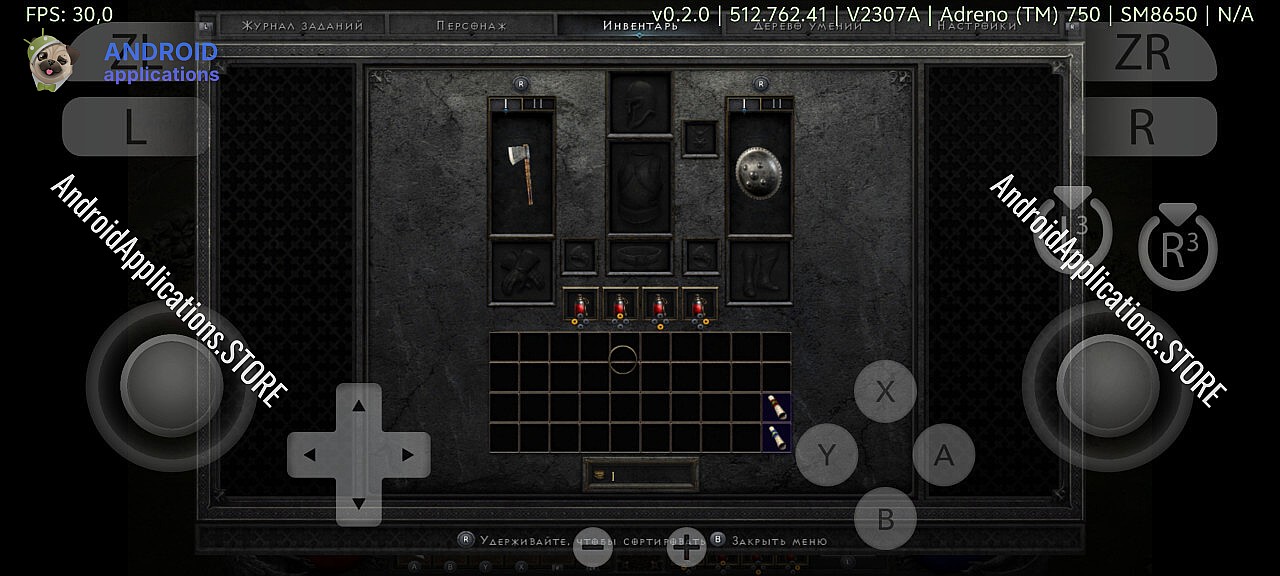
Task: Tap the overlay L shoulder button
Action: tap(135, 127)
